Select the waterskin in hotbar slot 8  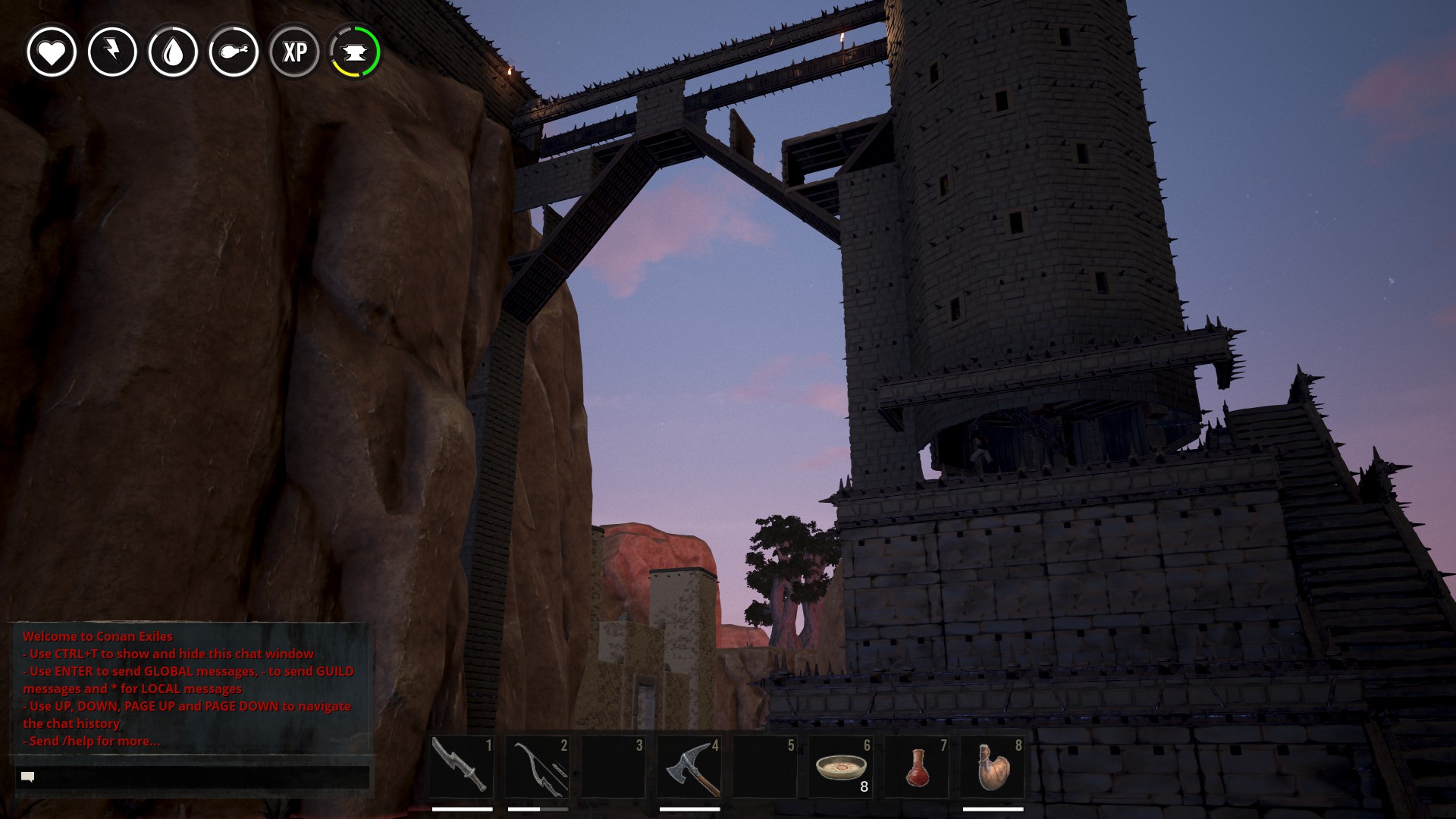tap(993, 767)
